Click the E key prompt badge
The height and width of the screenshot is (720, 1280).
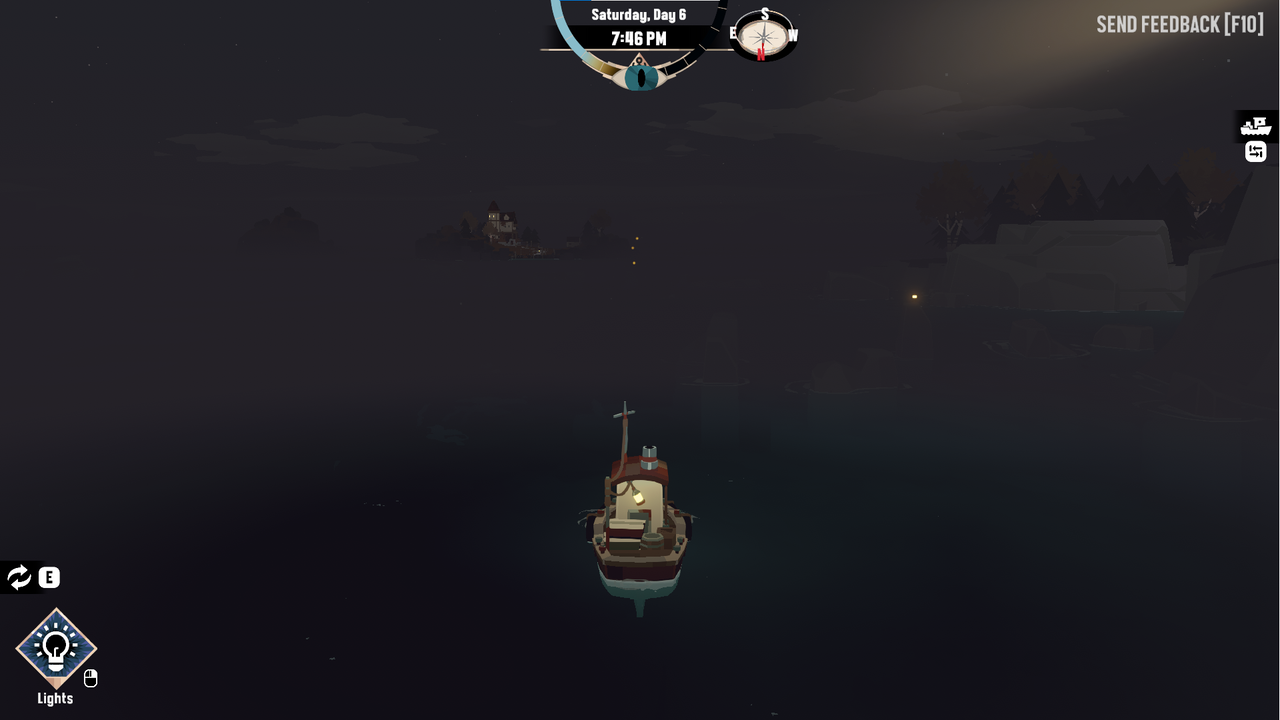point(47,577)
